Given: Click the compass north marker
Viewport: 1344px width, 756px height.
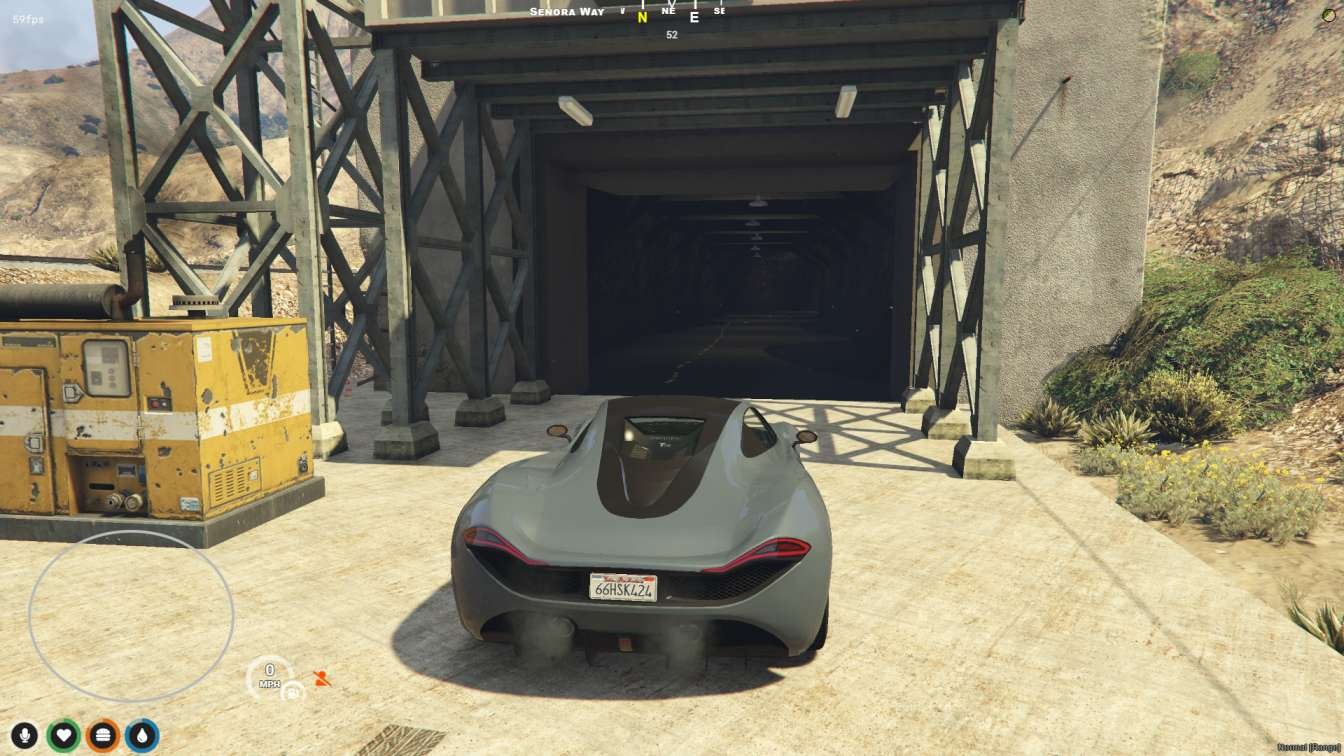Looking at the screenshot, I should click(640, 16).
